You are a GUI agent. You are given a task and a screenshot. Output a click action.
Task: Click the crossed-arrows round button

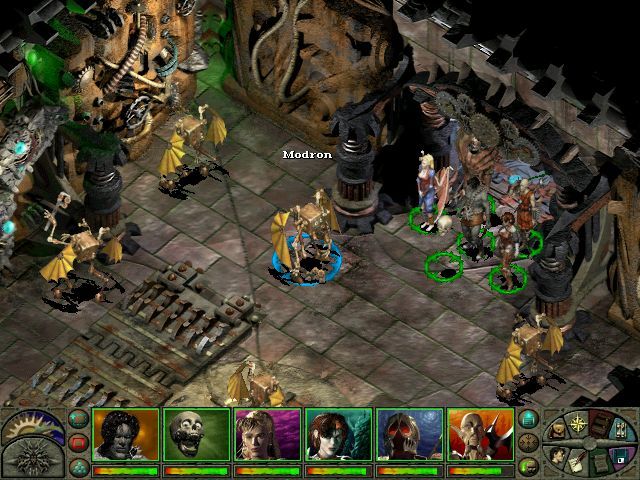click(x=529, y=441)
